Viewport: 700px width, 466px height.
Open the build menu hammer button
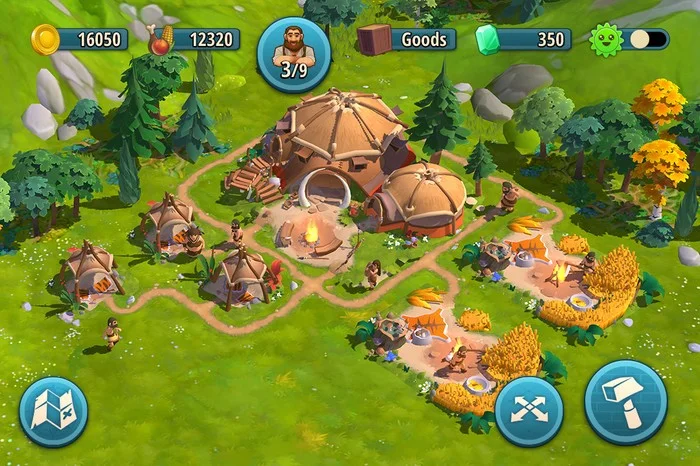coord(626,401)
